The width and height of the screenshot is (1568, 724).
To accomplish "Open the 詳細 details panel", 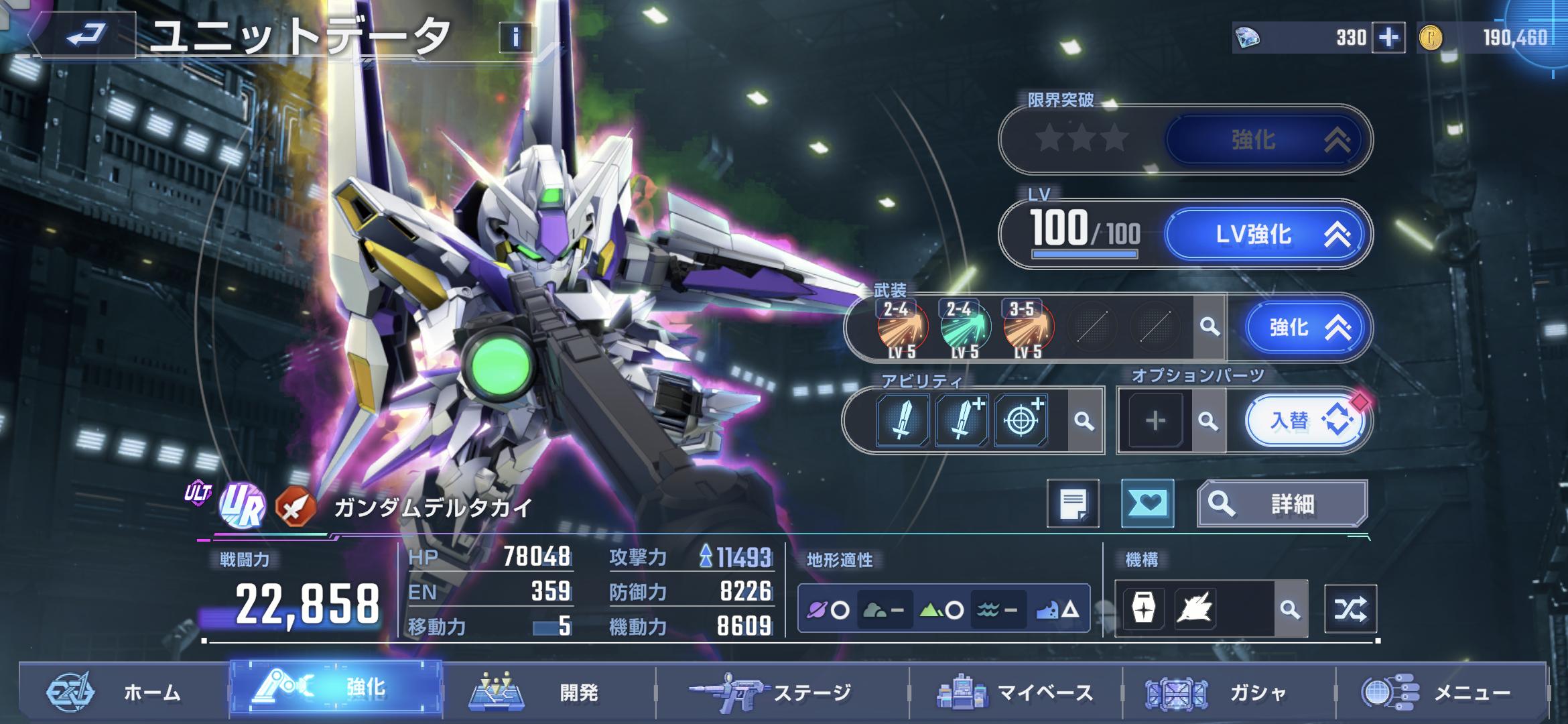I will click(1282, 503).
